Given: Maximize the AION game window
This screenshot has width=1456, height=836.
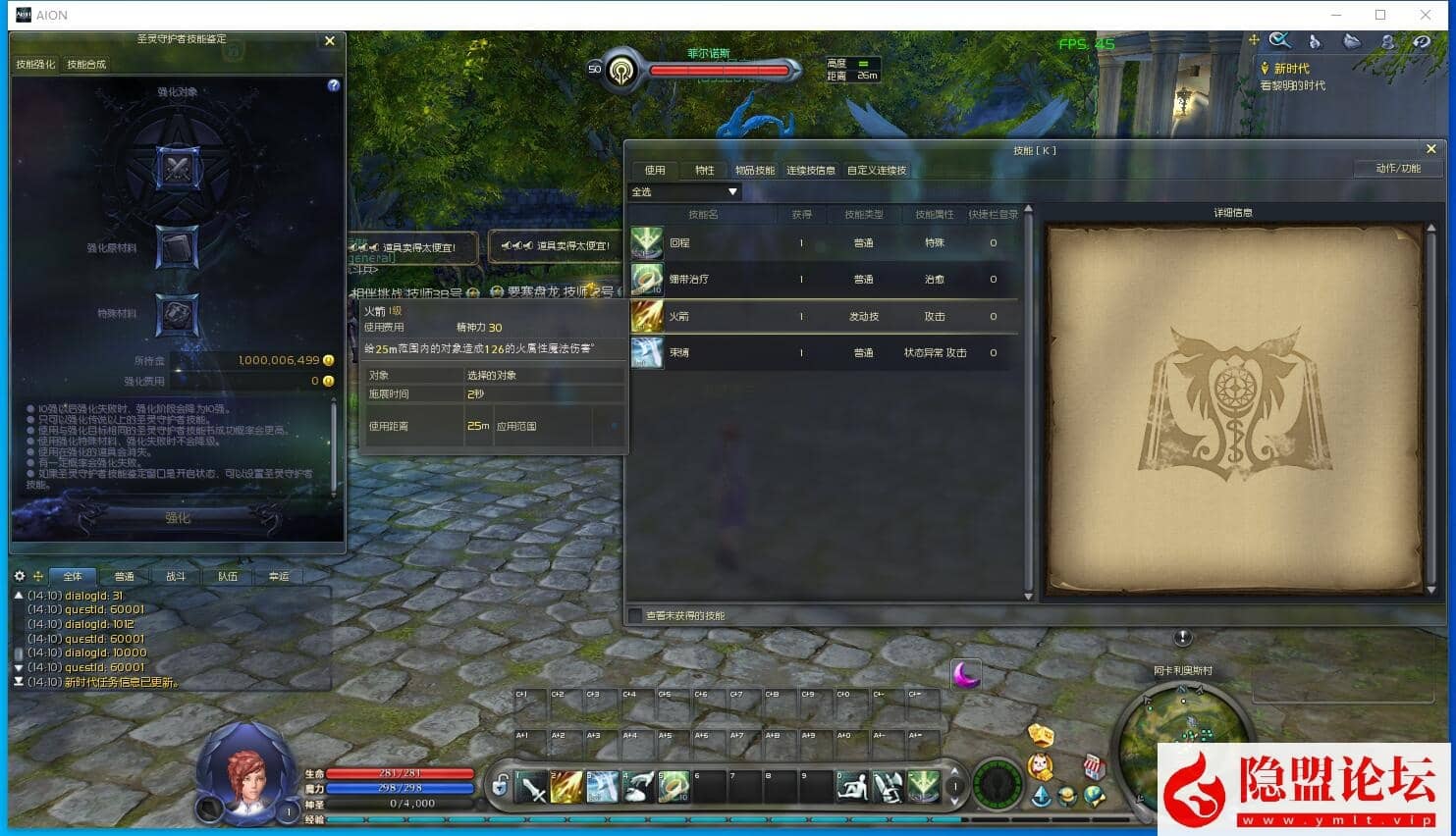Looking at the screenshot, I should [x=1380, y=15].
